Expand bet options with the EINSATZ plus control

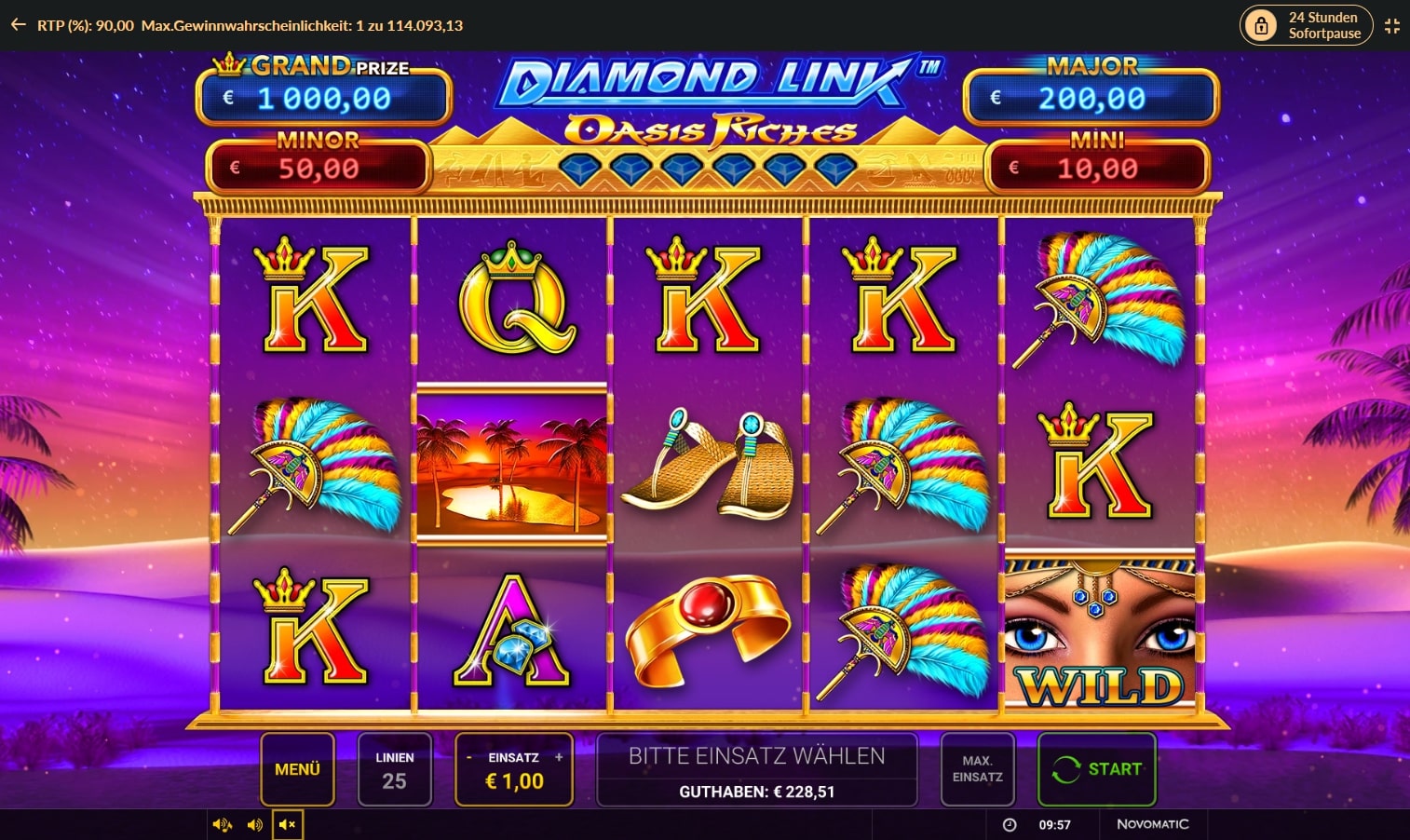[560, 758]
